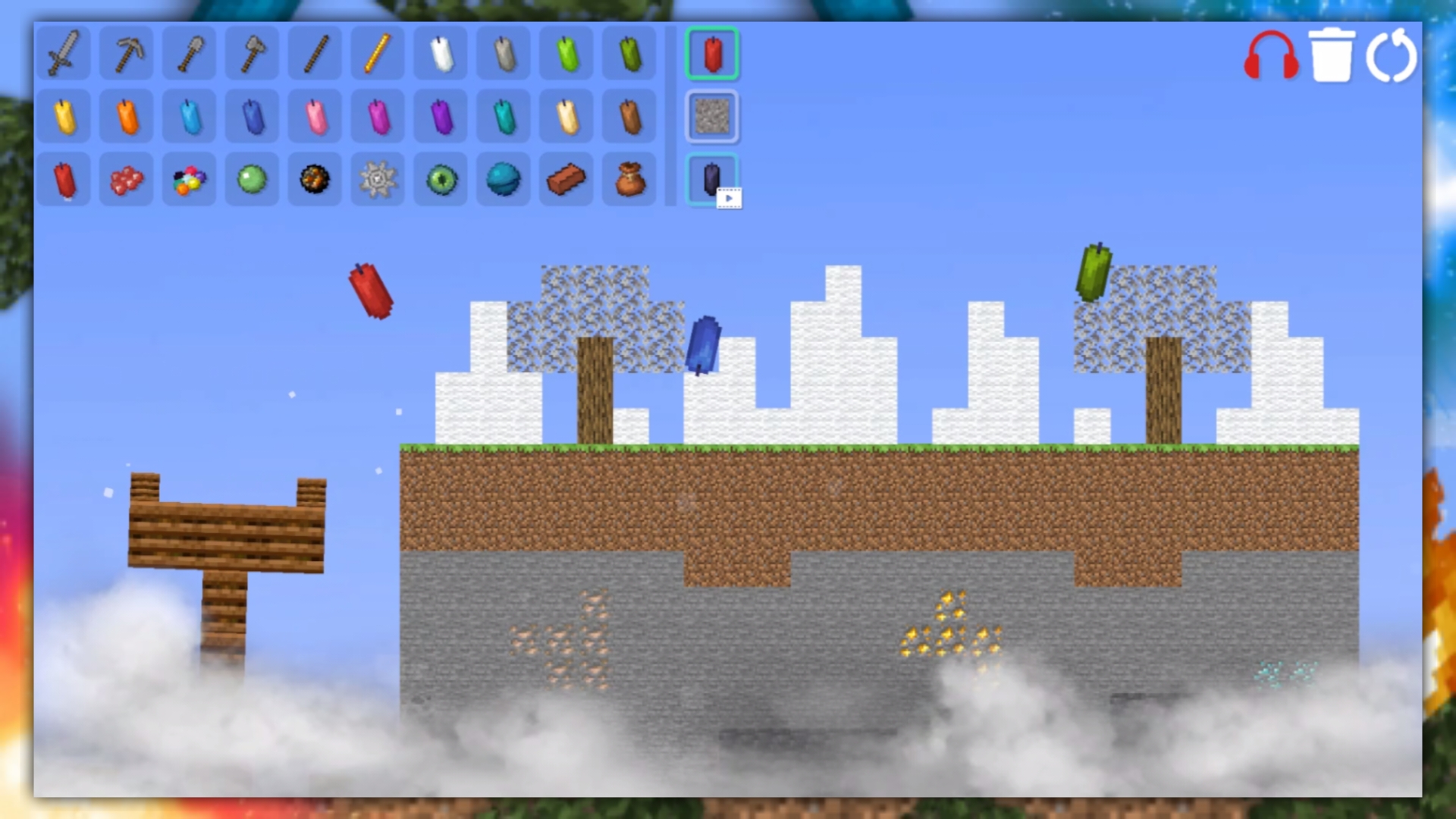This screenshot has height=819, width=1456.
Task: Pick the pink dynamite color variant
Action: tap(314, 115)
